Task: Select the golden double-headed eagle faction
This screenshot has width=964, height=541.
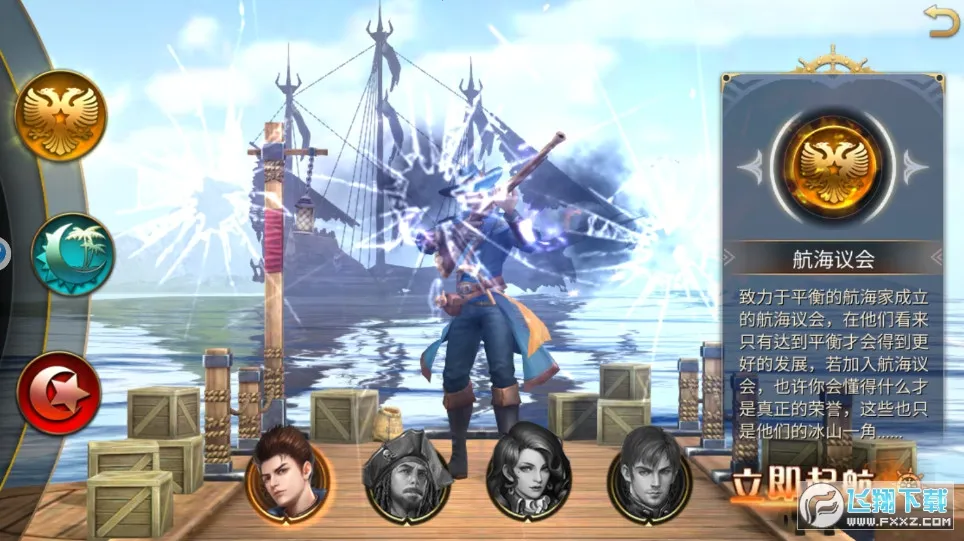Action: [x=59, y=115]
